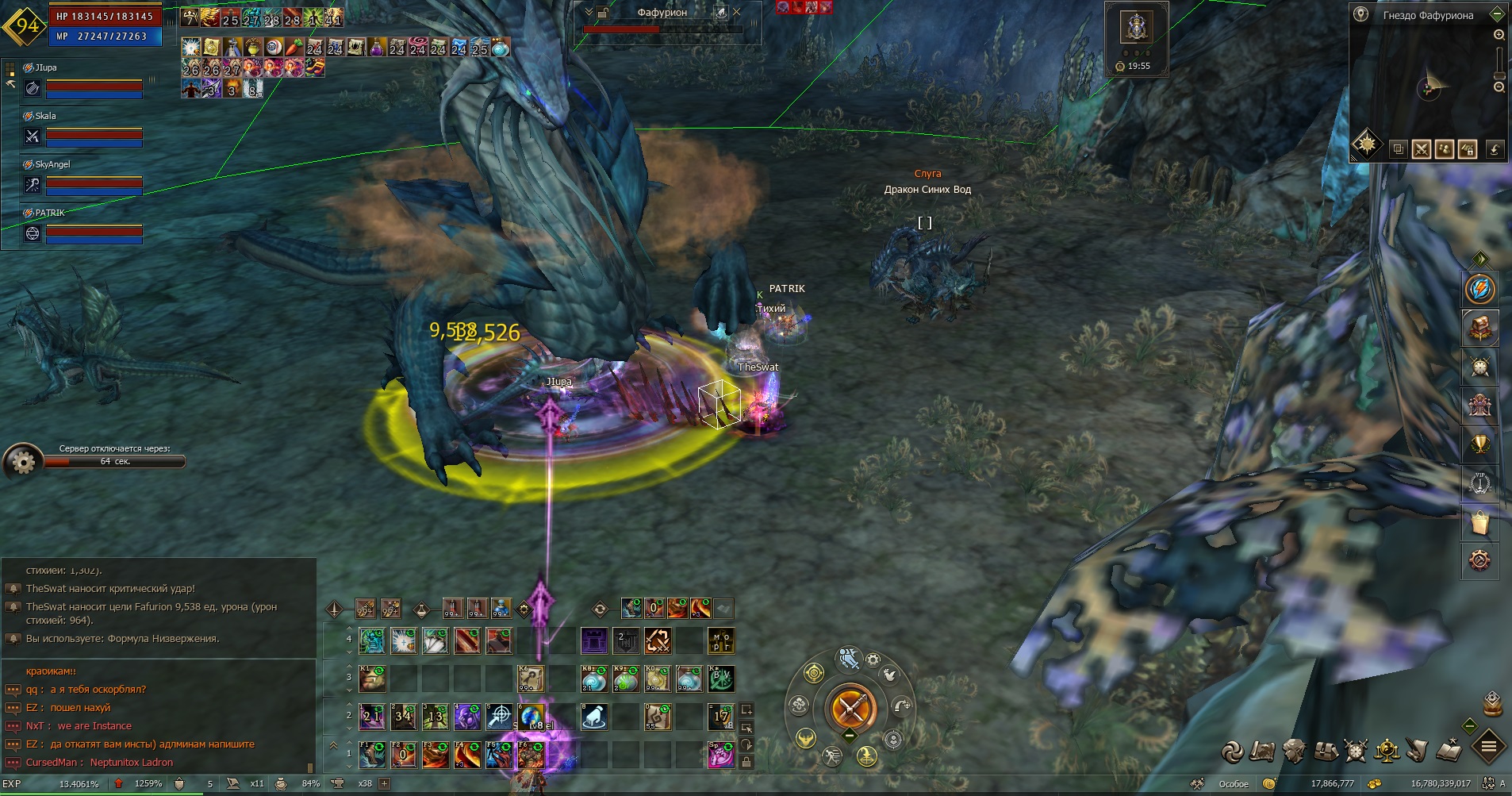Click the crossed swords attack button
The width and height of the screenshot is (1512, 796).
tap(850, 707)
